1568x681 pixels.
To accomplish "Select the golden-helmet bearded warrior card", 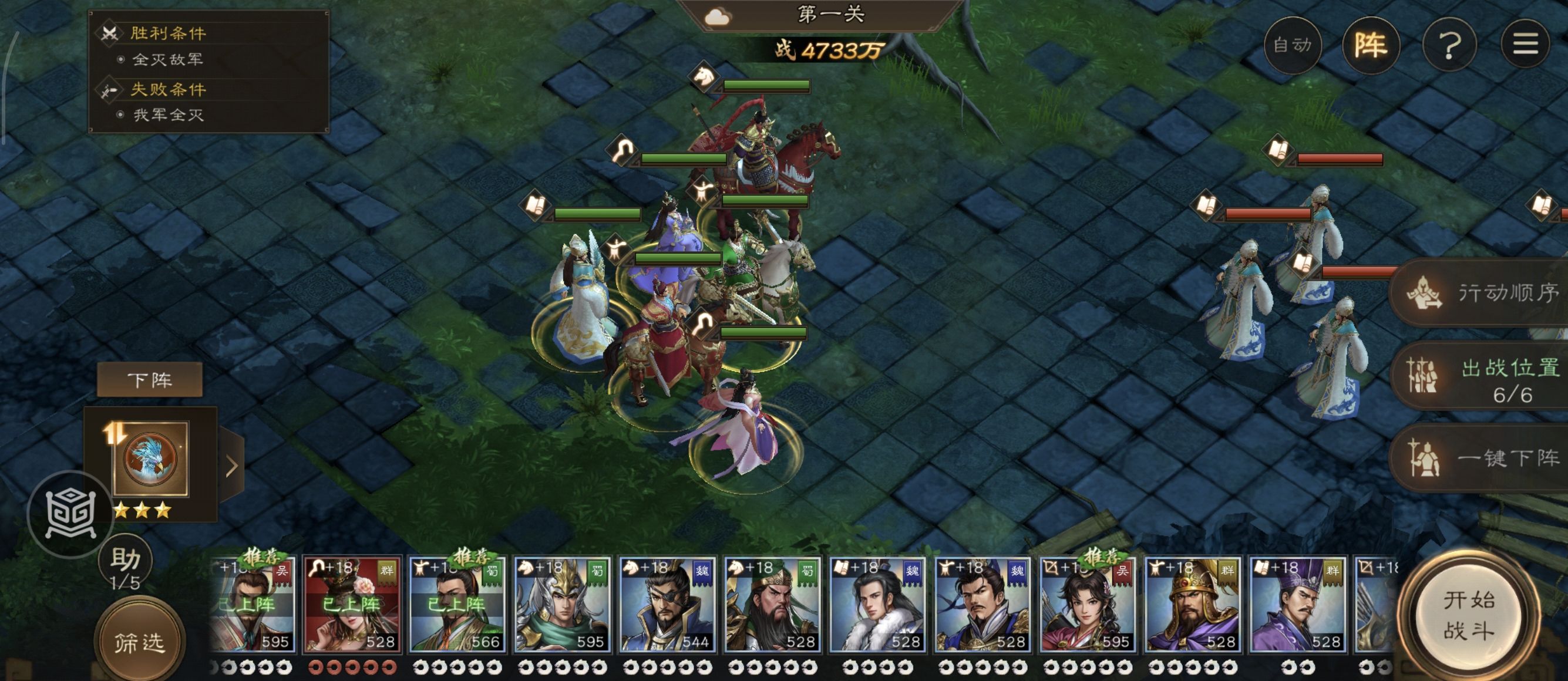I will 1192,604.
